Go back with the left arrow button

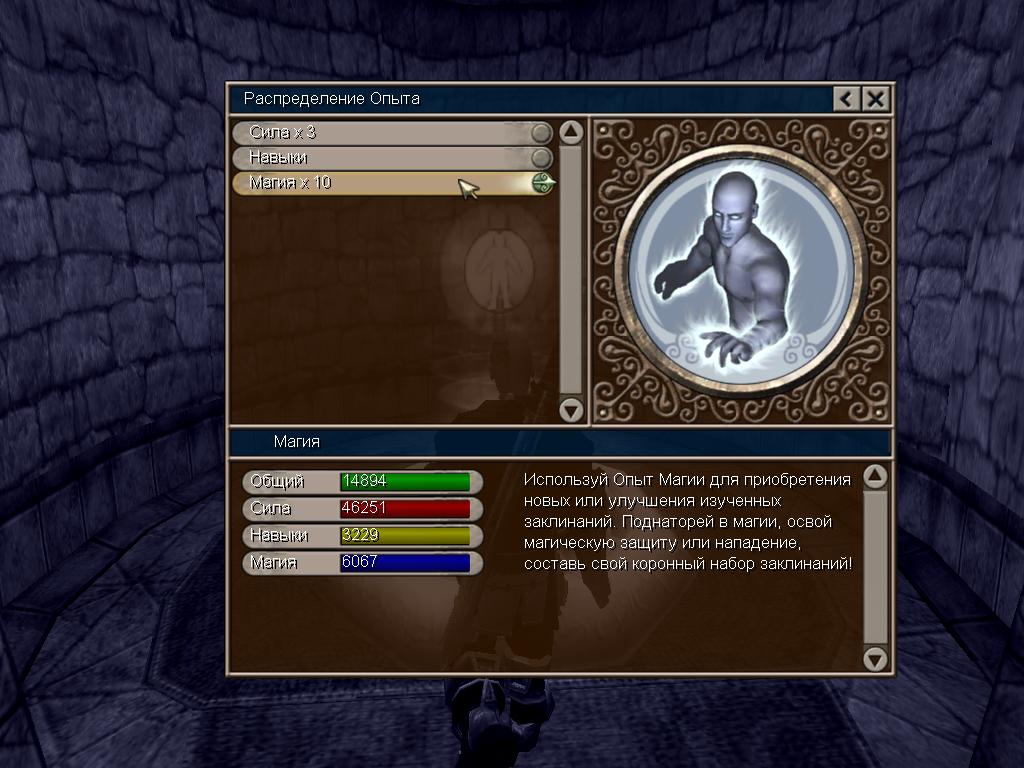pyautogui.click(x=846, y=98)
